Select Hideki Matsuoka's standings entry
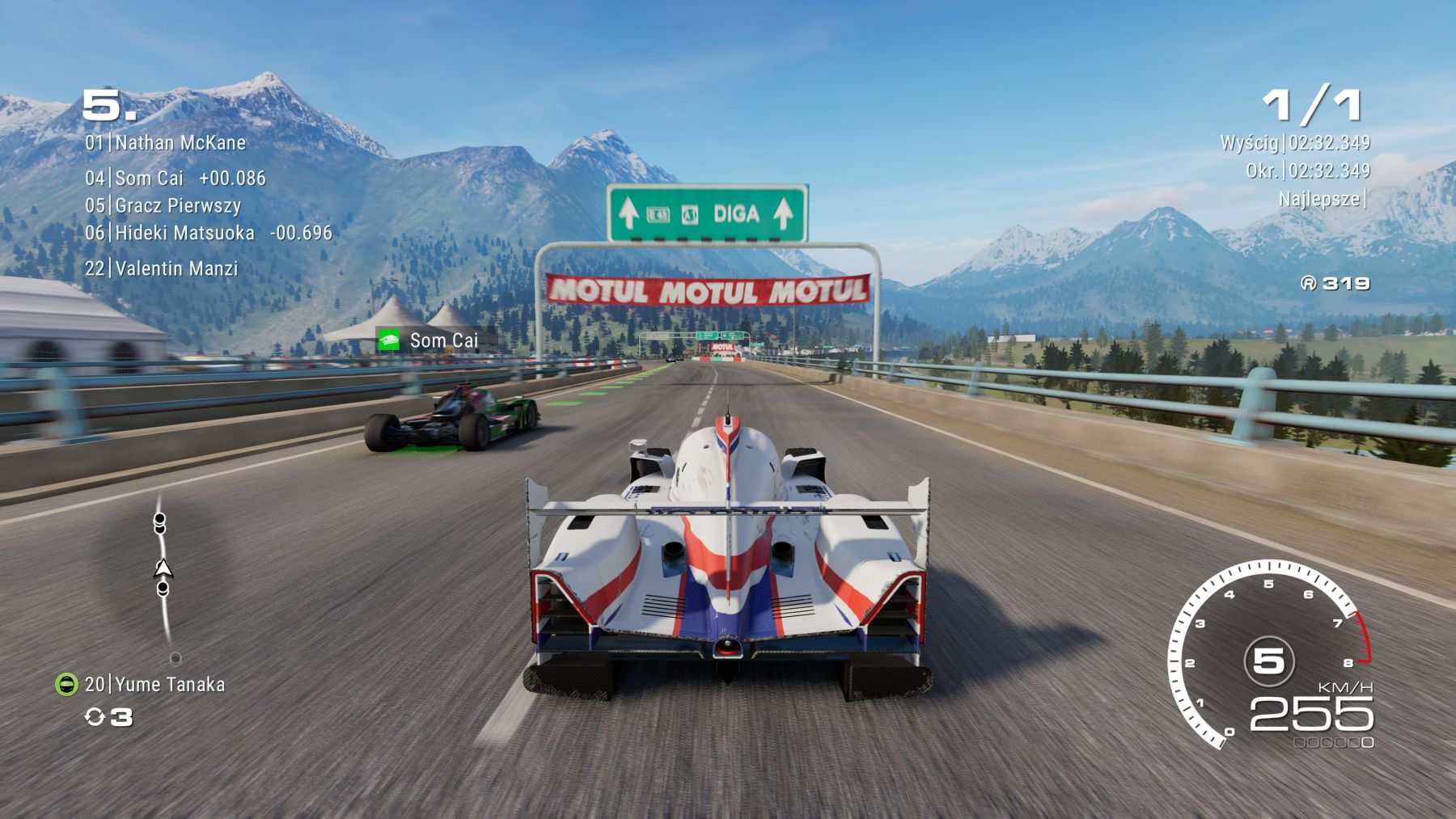This screenshot has width=1456, height=819. (x=209, y=233)
